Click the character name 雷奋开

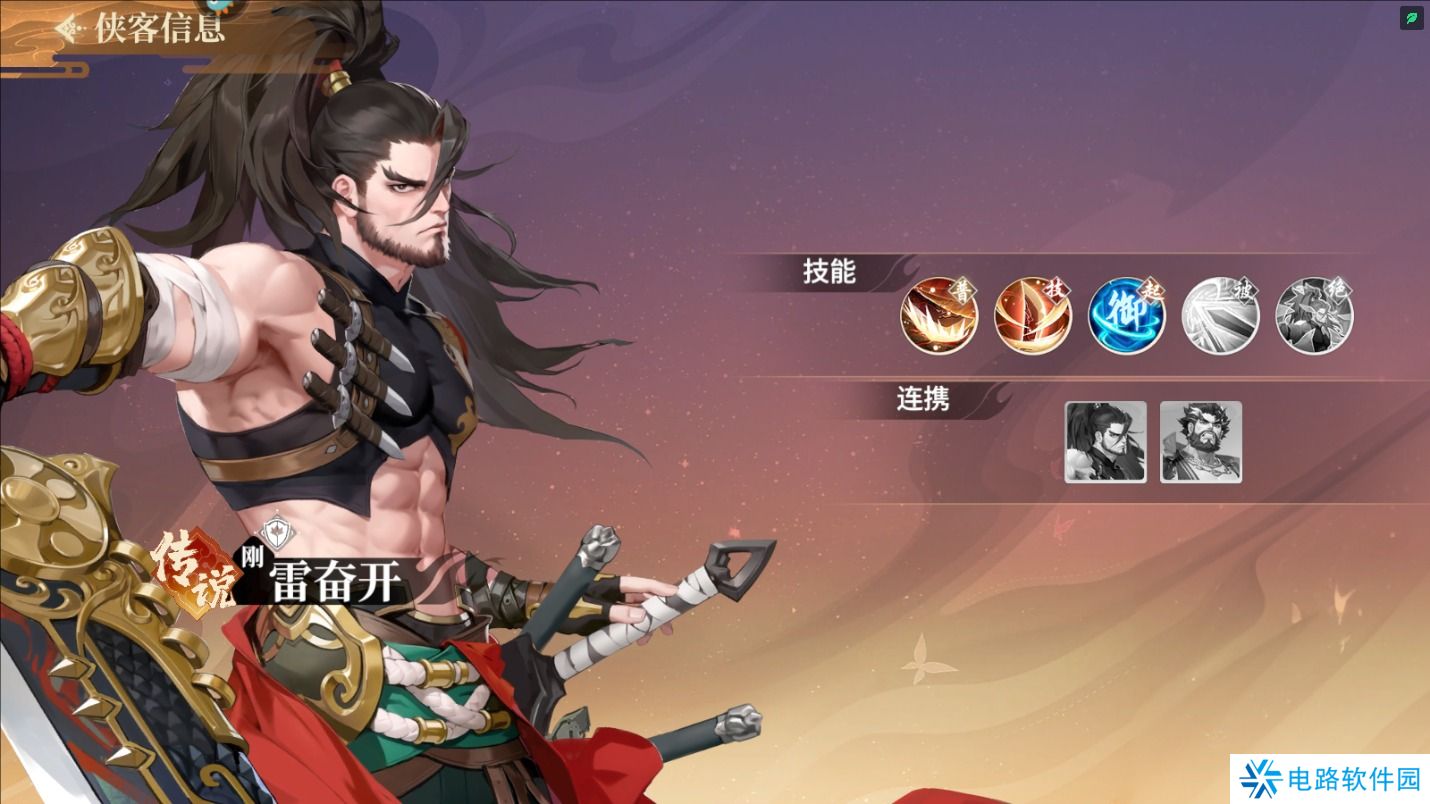(x=336, y=580)
